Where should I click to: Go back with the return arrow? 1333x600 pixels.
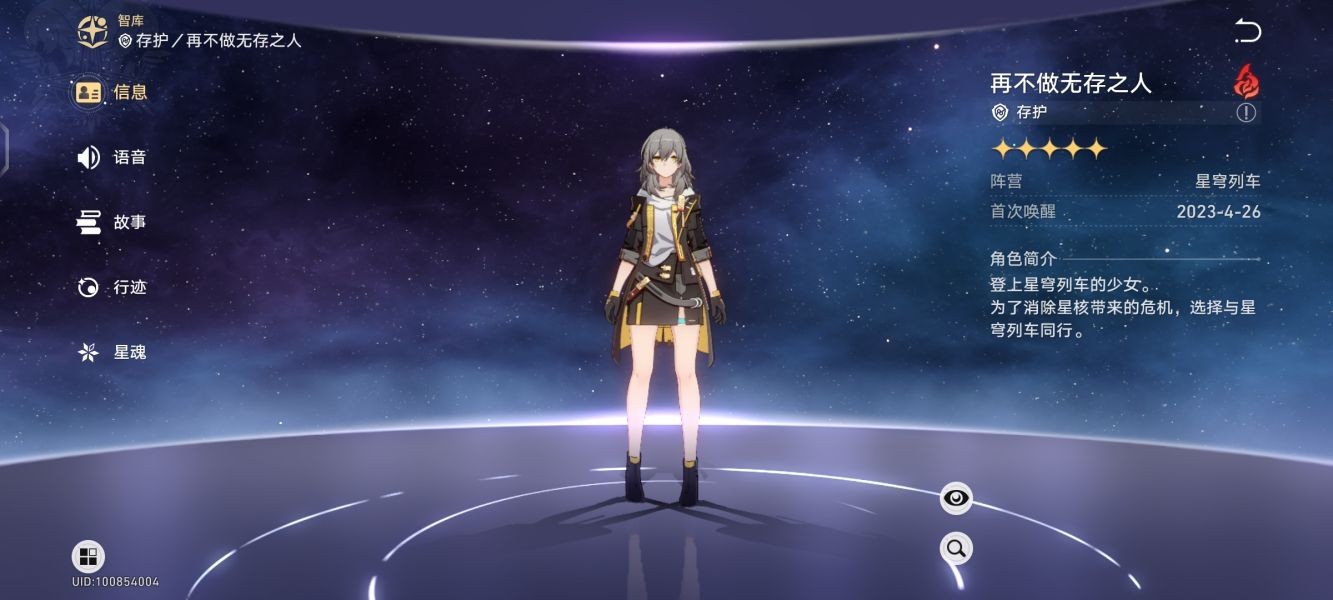(x=1247, y=32)
